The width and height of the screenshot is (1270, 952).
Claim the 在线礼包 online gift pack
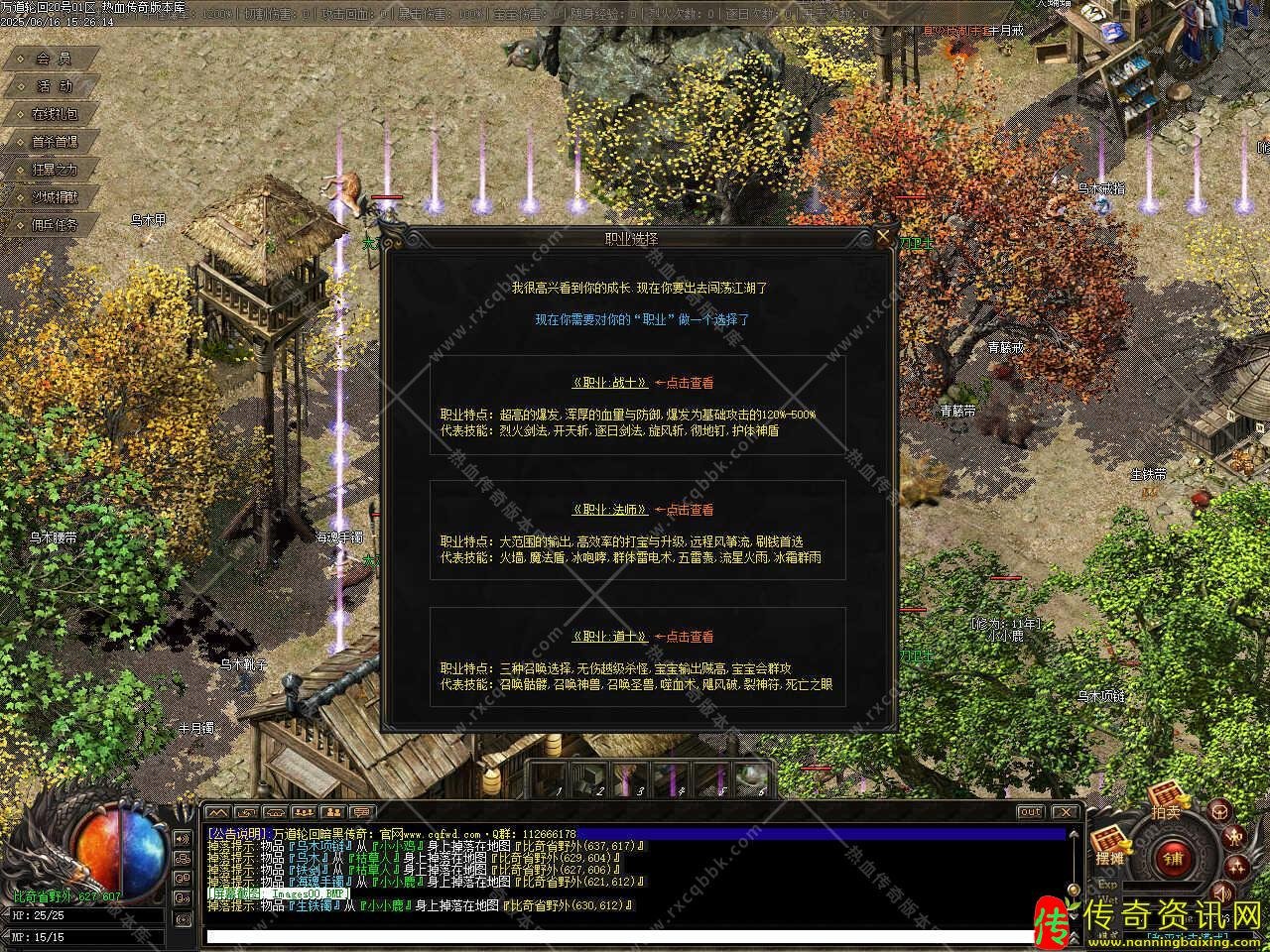(54, 114)
